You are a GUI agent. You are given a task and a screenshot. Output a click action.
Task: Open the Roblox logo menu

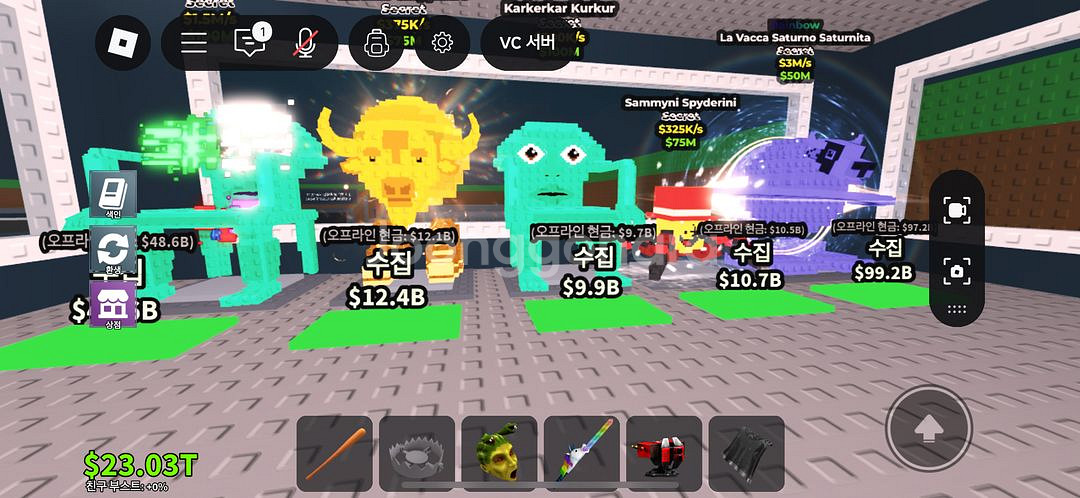tap(123, 42)
